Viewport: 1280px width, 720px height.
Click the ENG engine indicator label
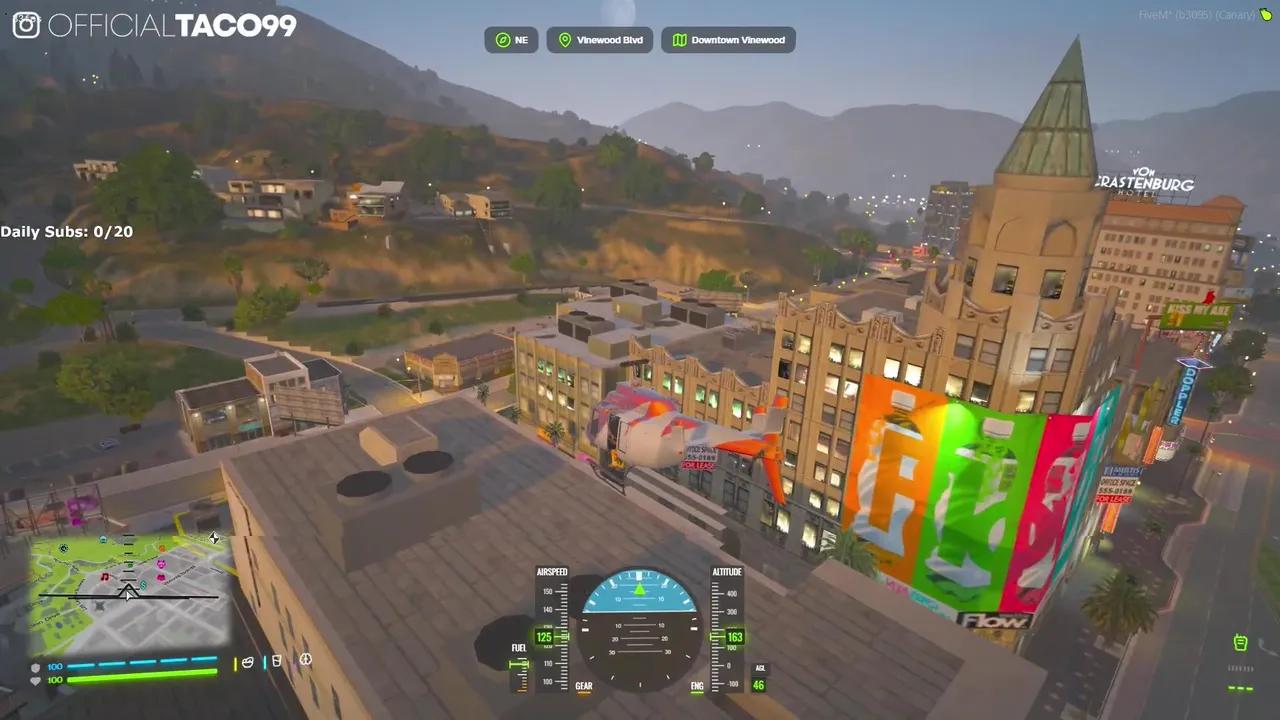697,687
